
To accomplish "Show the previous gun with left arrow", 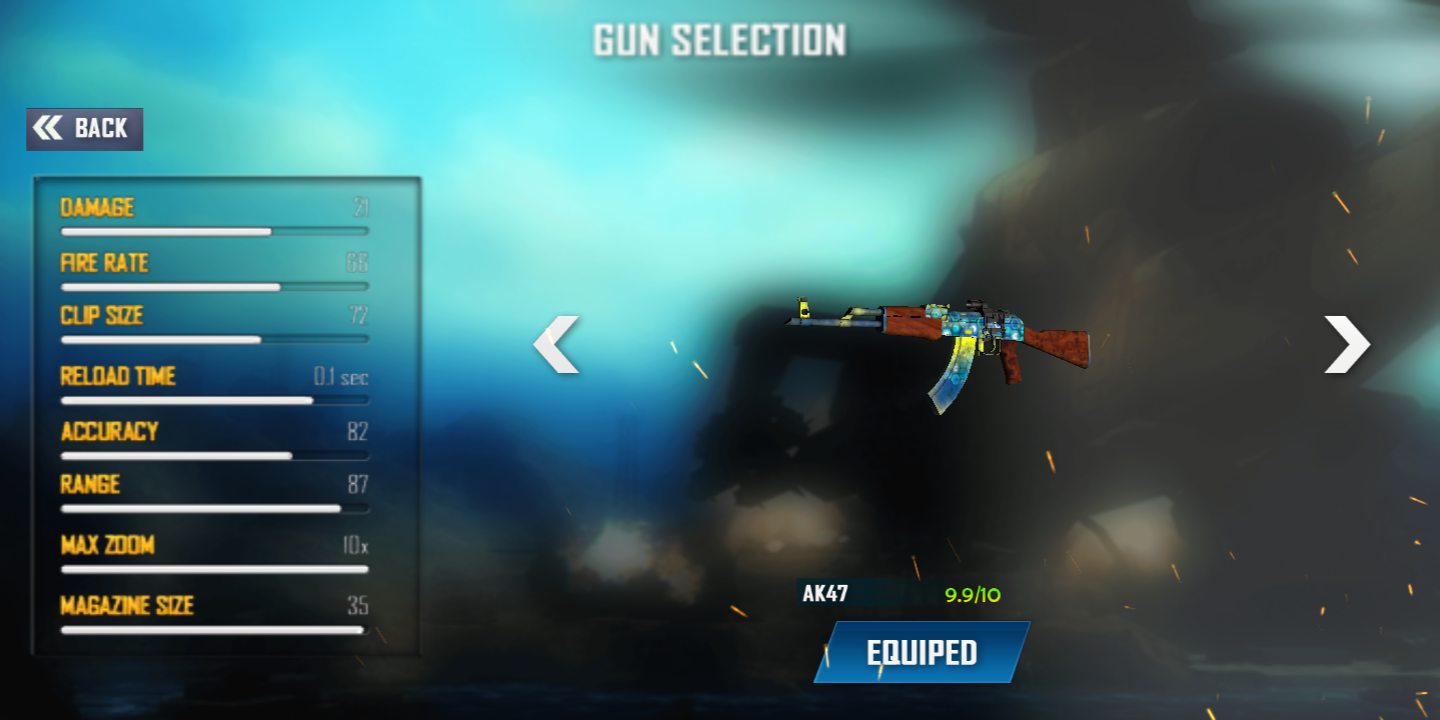I will coord(556,344).
